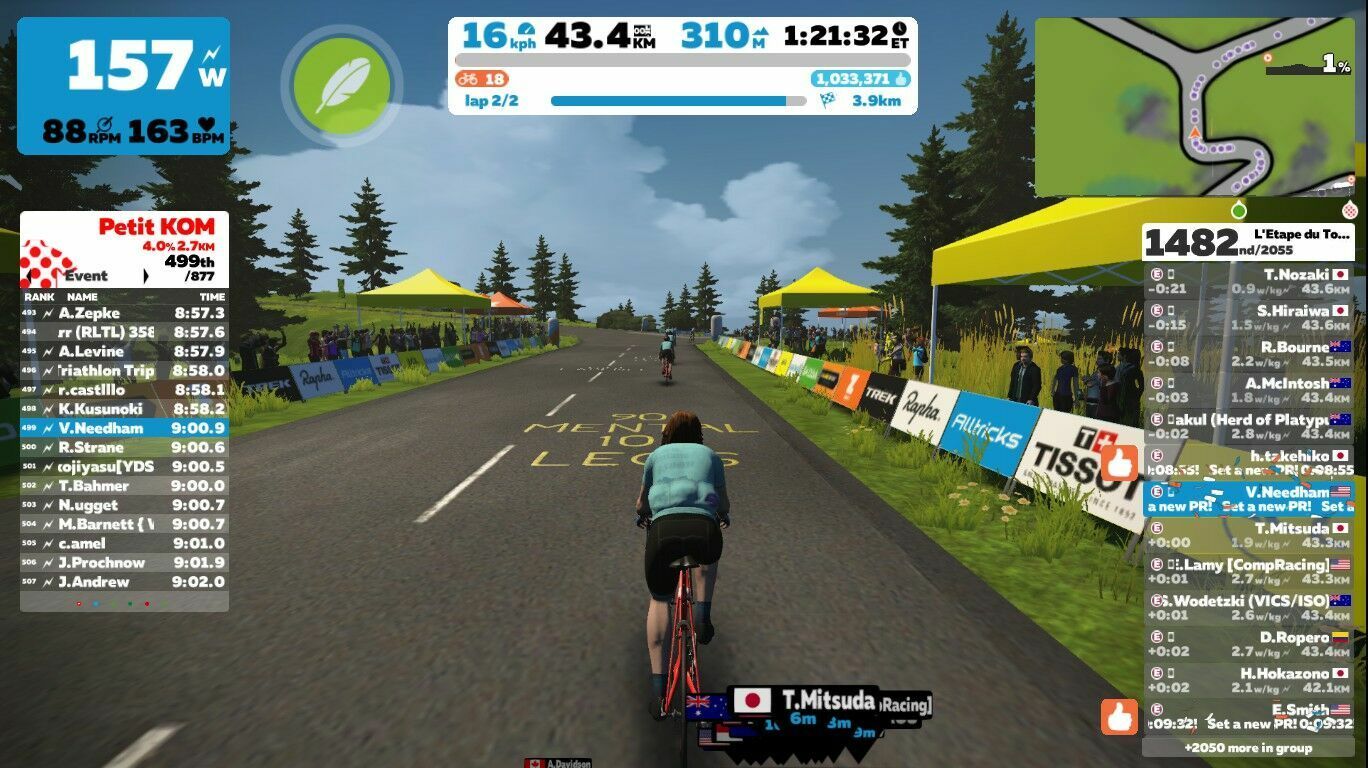Give a Ride On thumbs-up beside h.takehiko
The height and width of the screenshot is (768, 1368).
point(1121,464)
